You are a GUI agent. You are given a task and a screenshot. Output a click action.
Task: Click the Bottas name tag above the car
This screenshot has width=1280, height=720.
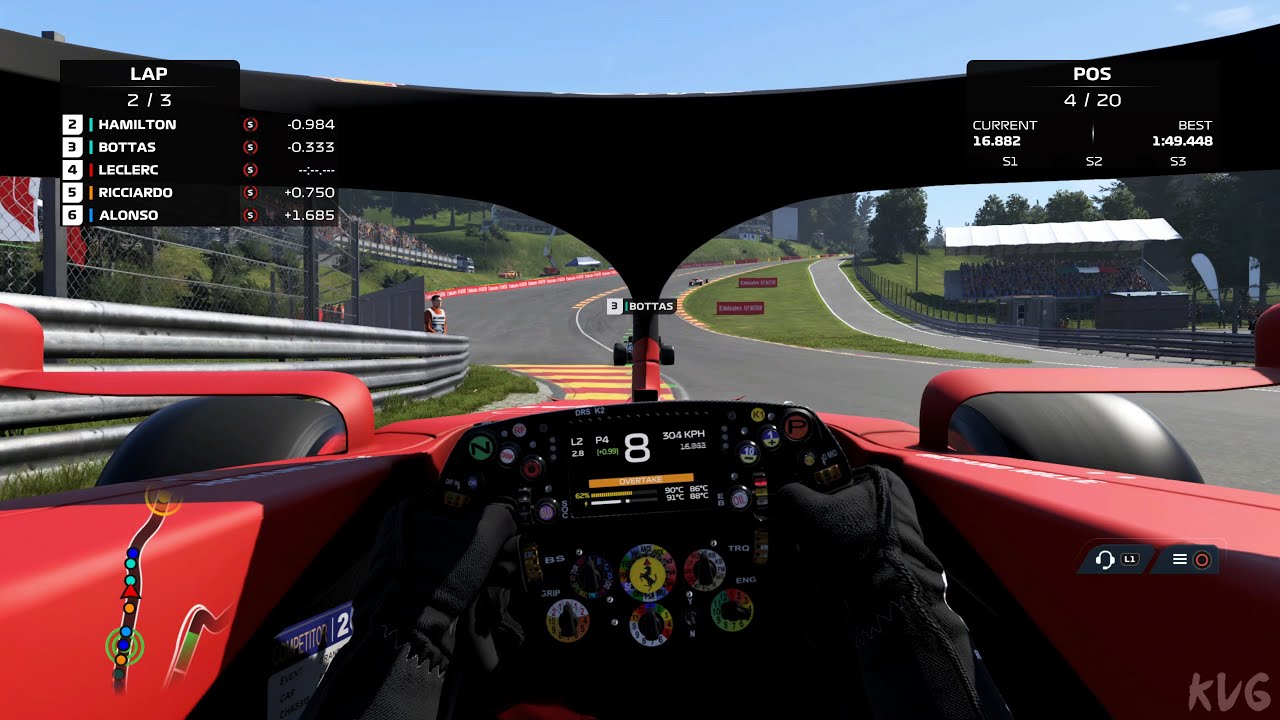640,306
